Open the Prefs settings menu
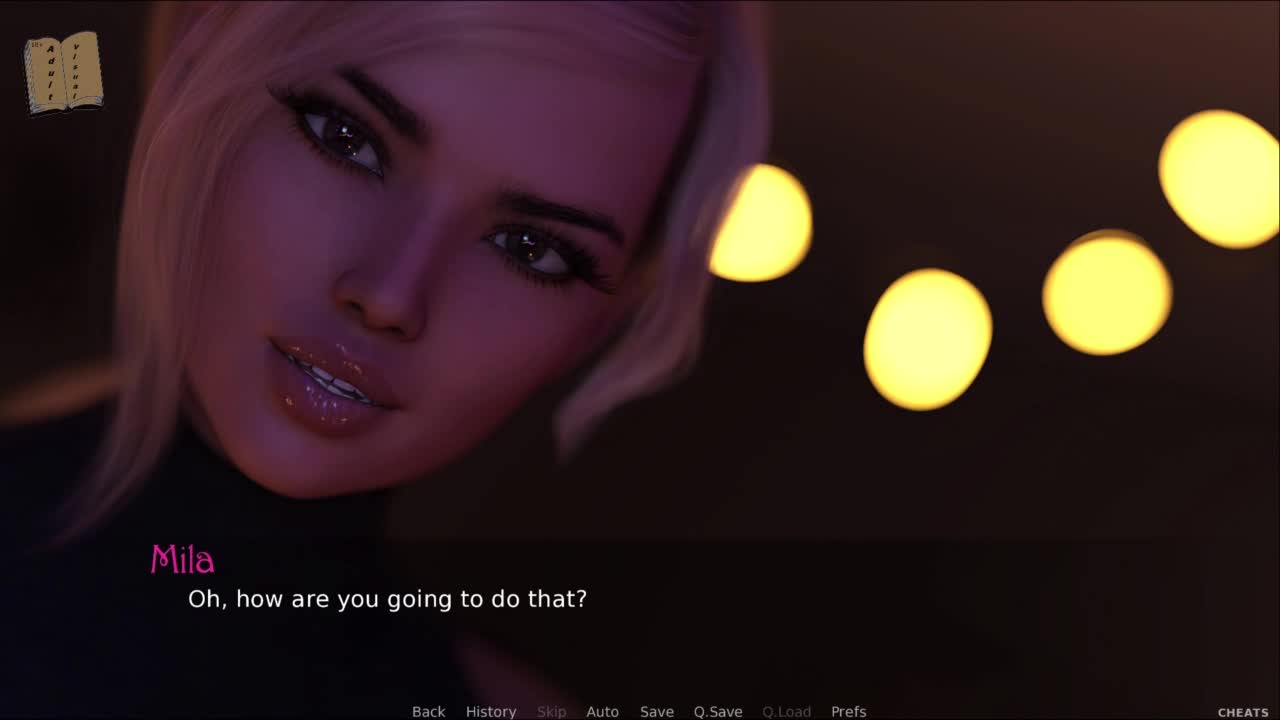Viewport: 1280px width, 720px height. click(848, 711)
